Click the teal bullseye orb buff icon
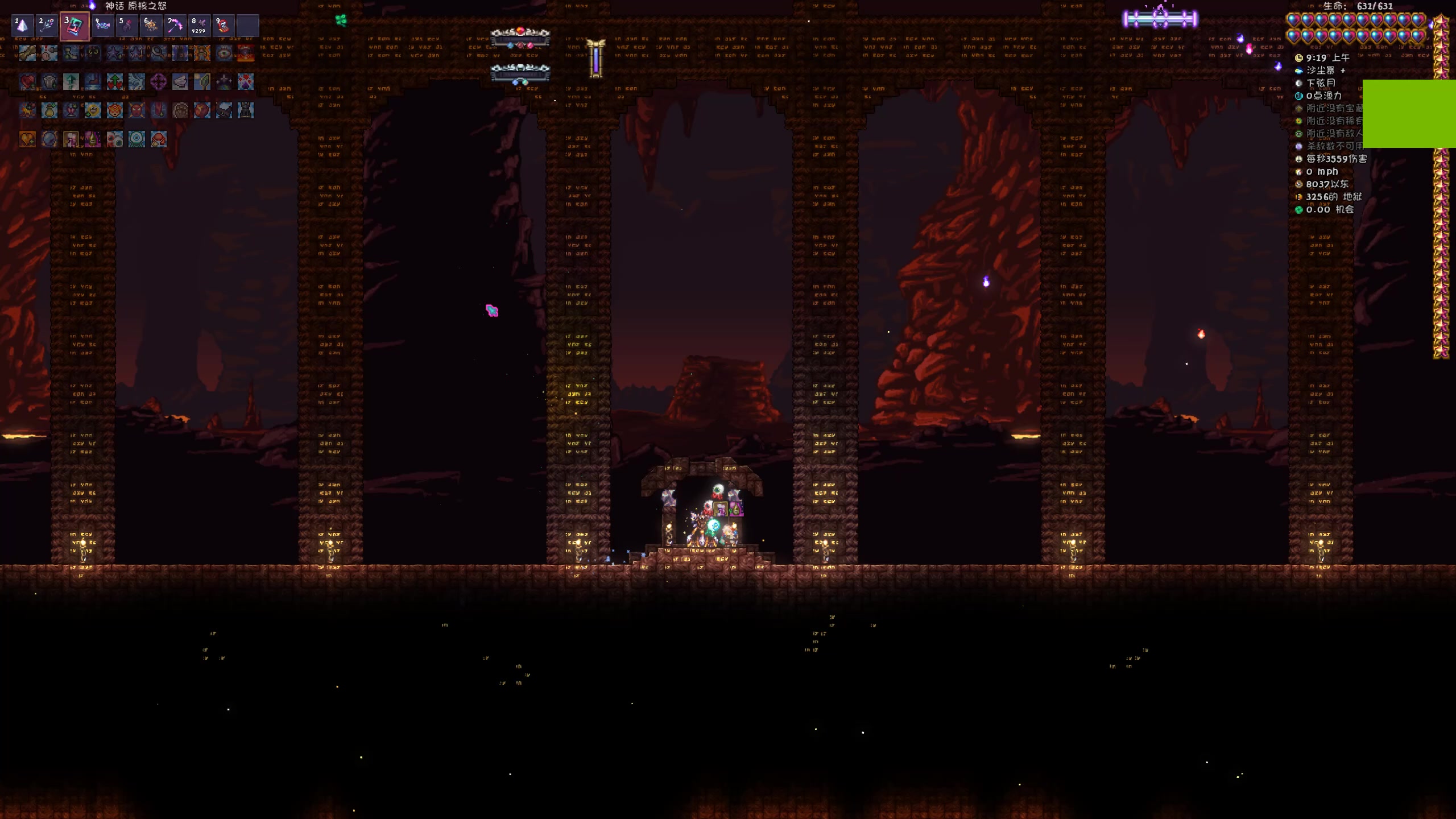 pyautogui.click(x=136, y=139)
